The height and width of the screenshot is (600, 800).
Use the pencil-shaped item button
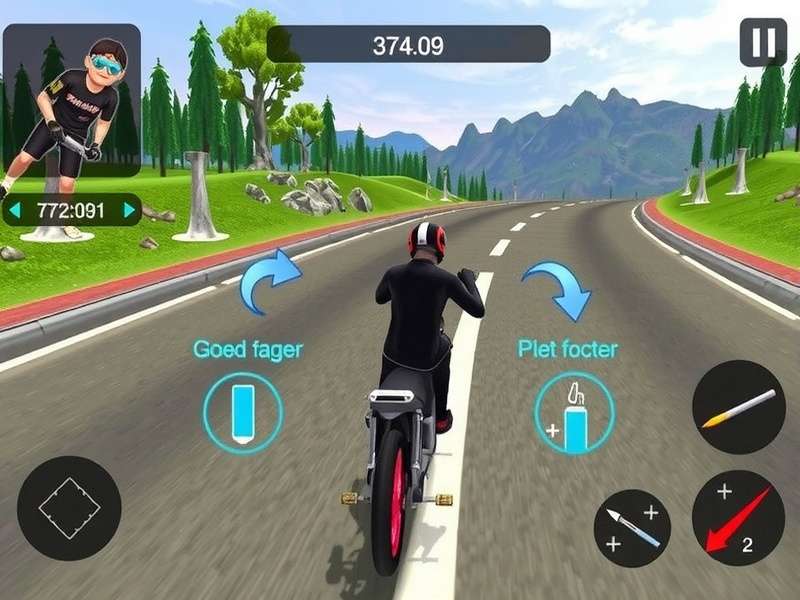pos(739,407)
